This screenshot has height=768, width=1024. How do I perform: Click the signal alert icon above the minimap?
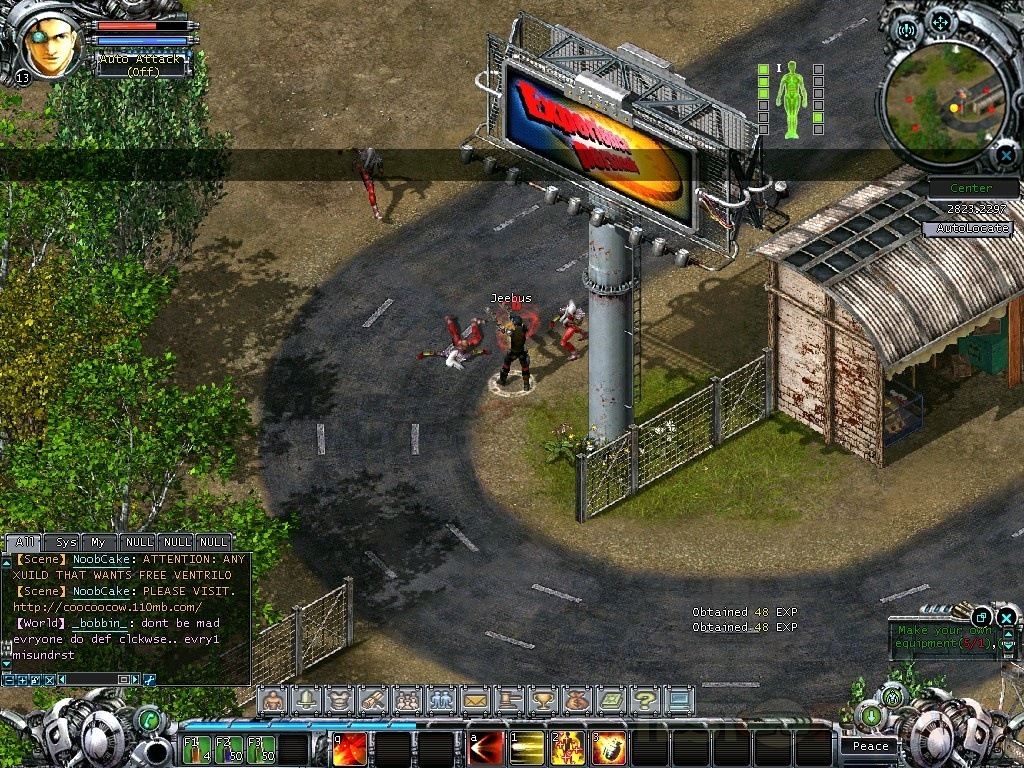[908, 30]
